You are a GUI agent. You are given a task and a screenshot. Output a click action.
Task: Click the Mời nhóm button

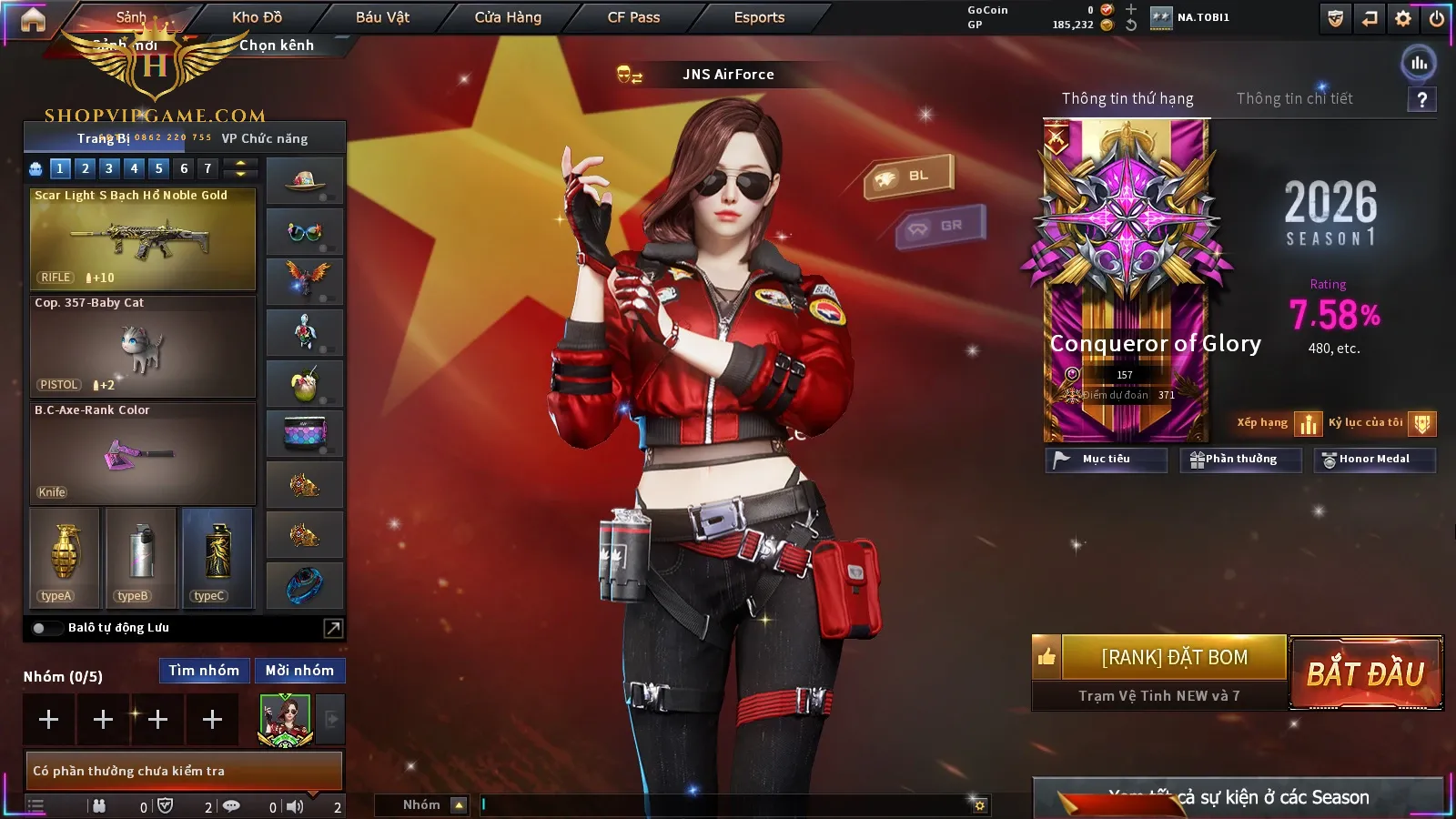(299, 671)
